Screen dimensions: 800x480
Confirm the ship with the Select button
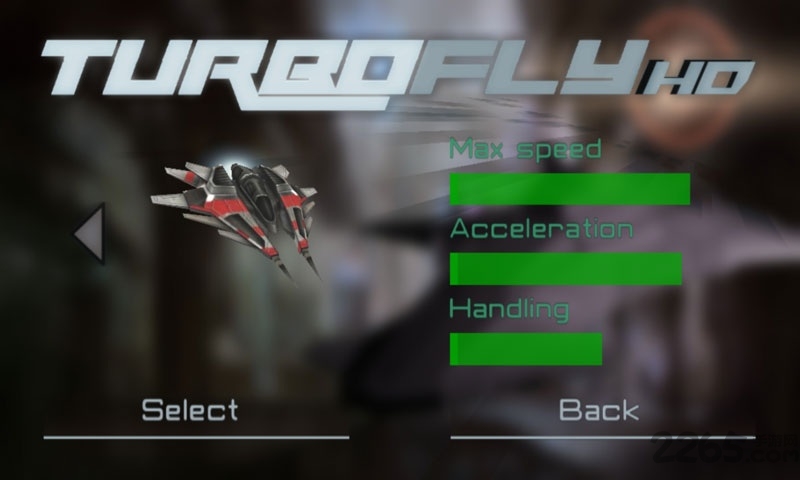click(x=190, y=410)
